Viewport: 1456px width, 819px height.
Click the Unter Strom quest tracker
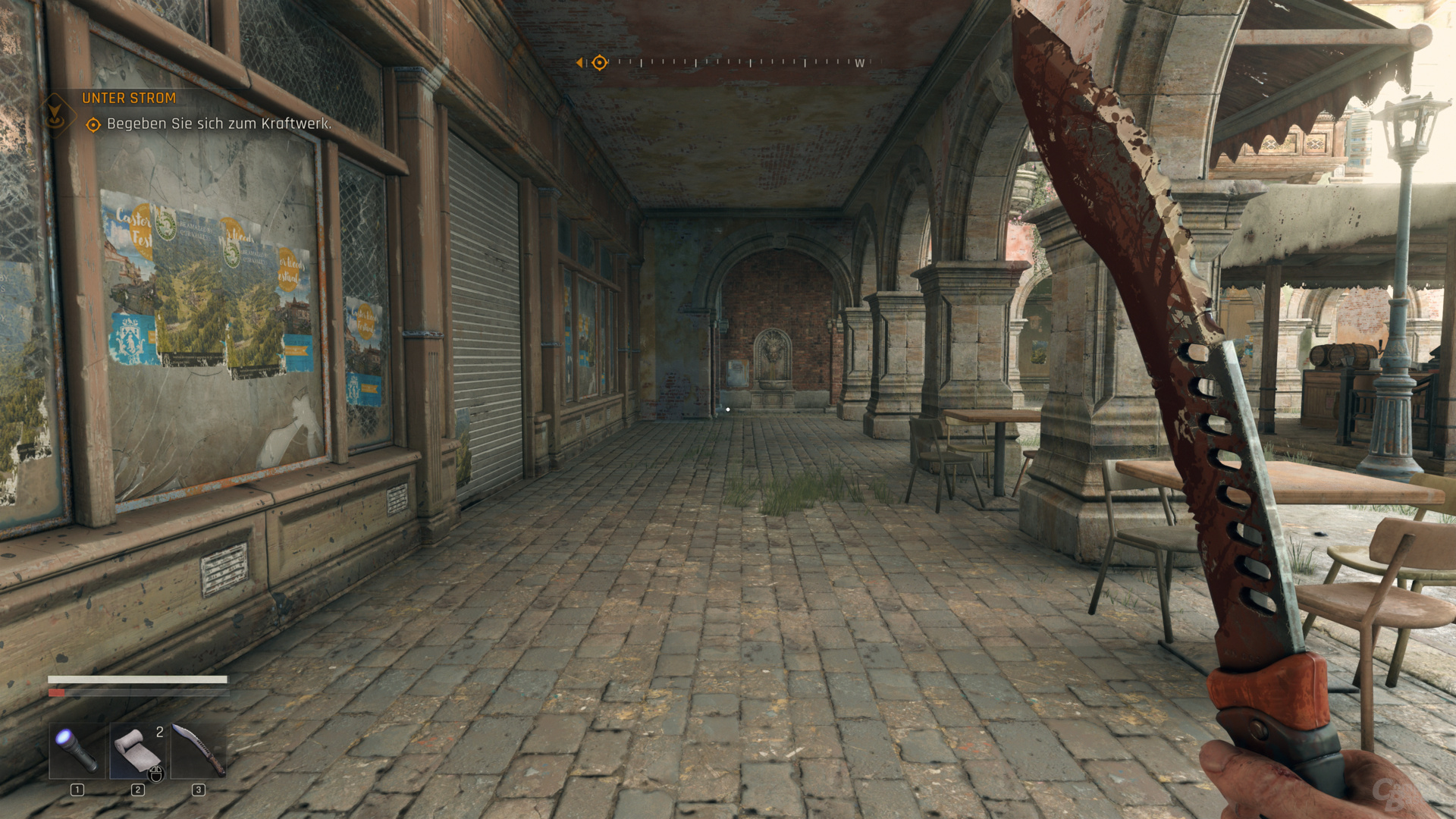click(129, 98)
